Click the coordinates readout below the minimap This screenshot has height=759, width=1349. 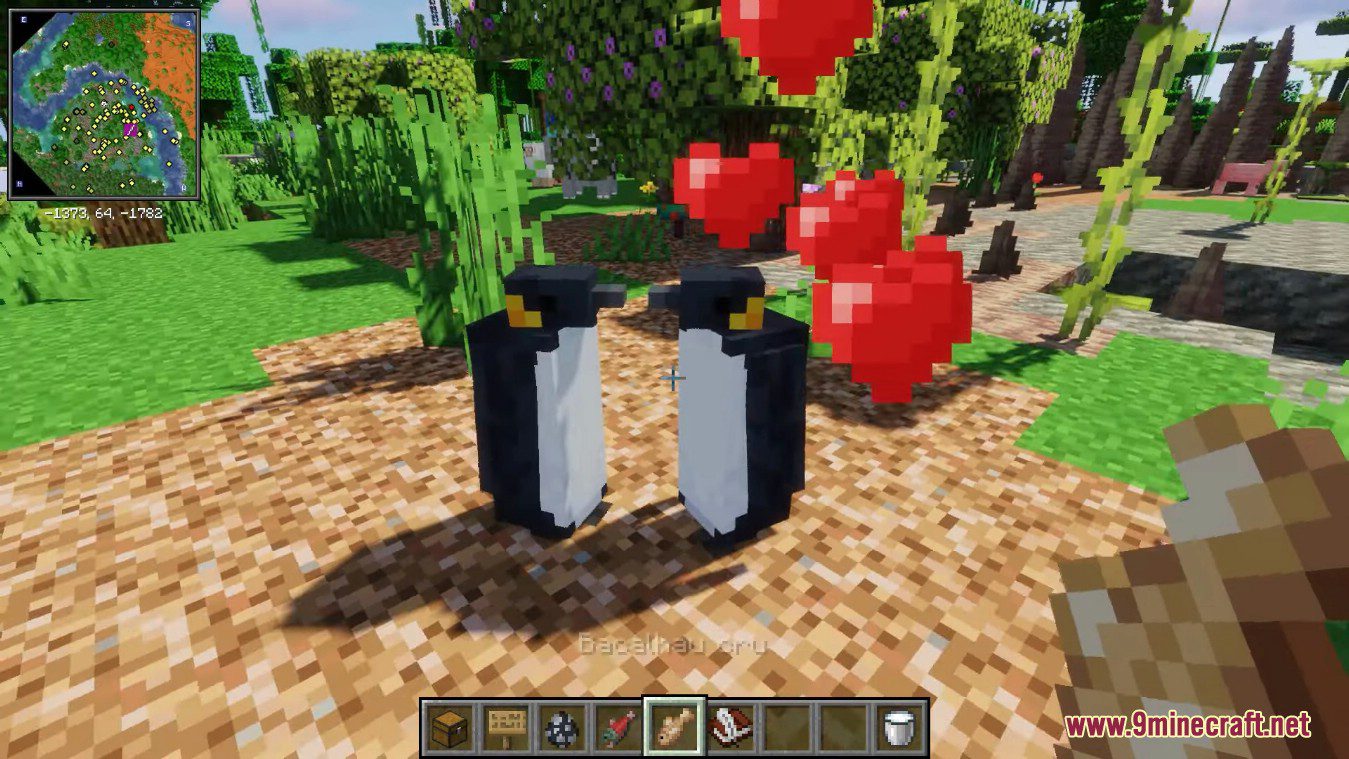(x=101, y=212)
